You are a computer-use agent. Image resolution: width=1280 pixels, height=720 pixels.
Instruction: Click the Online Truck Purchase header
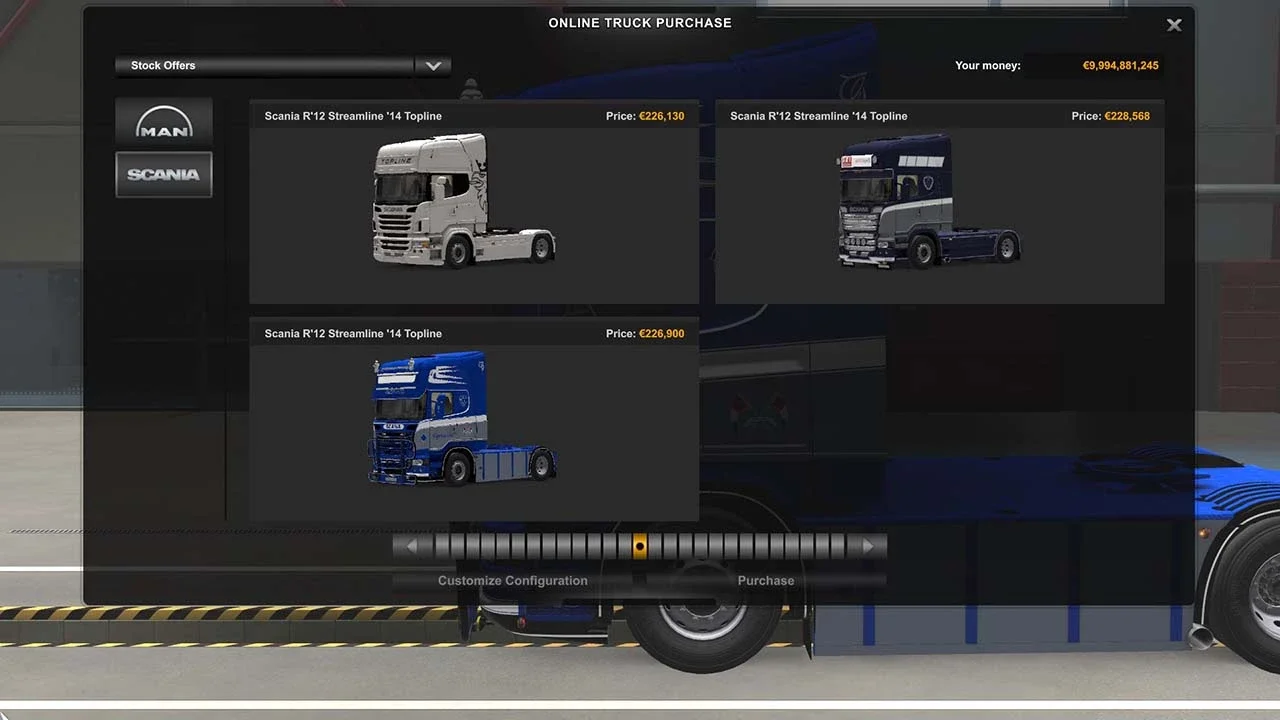click(x=639, y=22)
